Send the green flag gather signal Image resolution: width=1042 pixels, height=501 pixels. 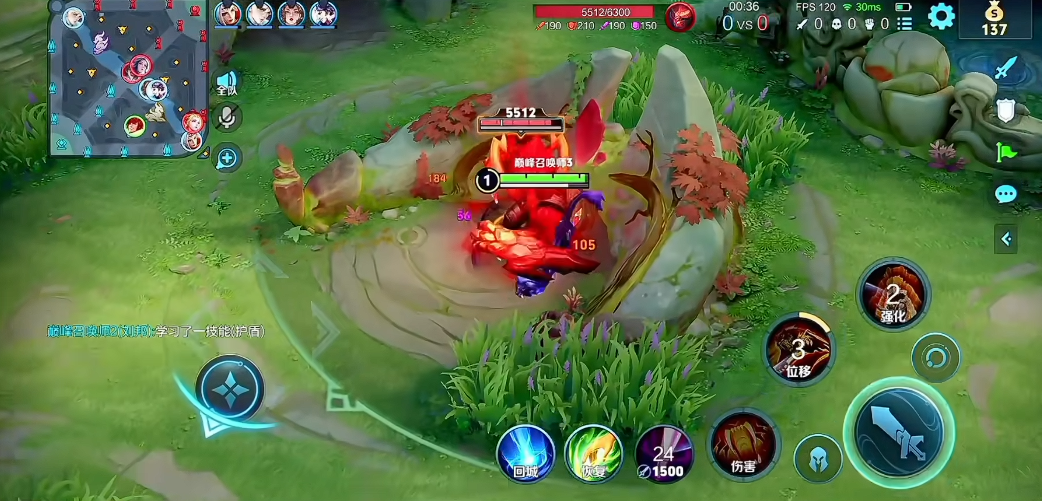pyautogui.click(x=1006, y=152)
